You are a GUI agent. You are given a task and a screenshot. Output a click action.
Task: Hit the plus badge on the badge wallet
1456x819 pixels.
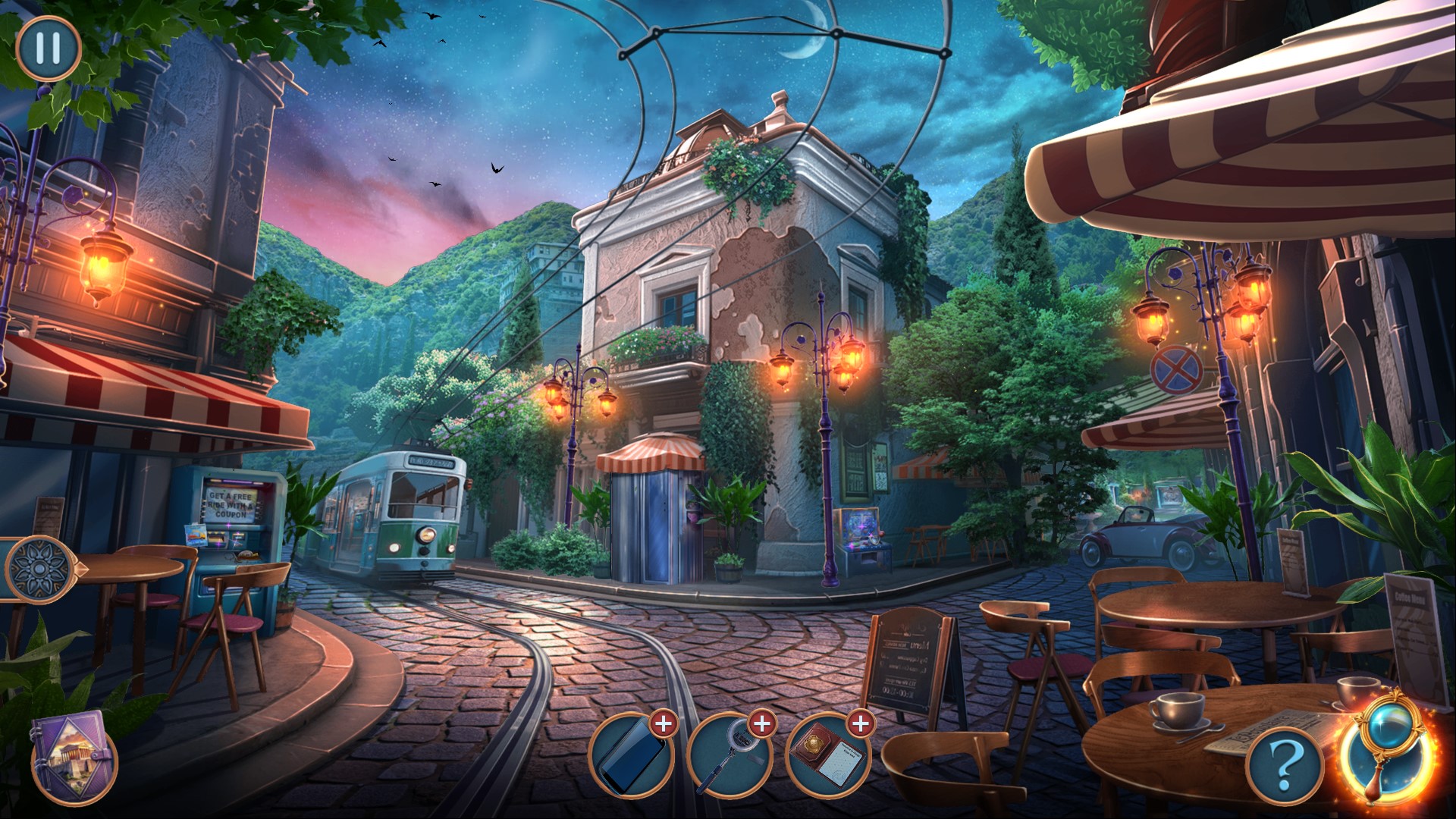(861, 723)
